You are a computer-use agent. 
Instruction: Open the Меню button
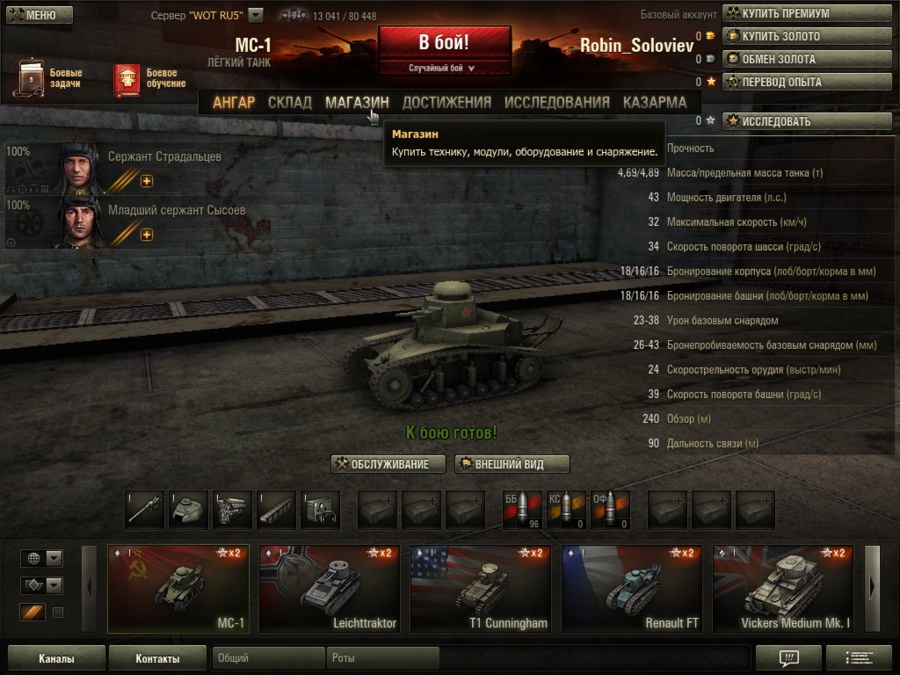40,15
